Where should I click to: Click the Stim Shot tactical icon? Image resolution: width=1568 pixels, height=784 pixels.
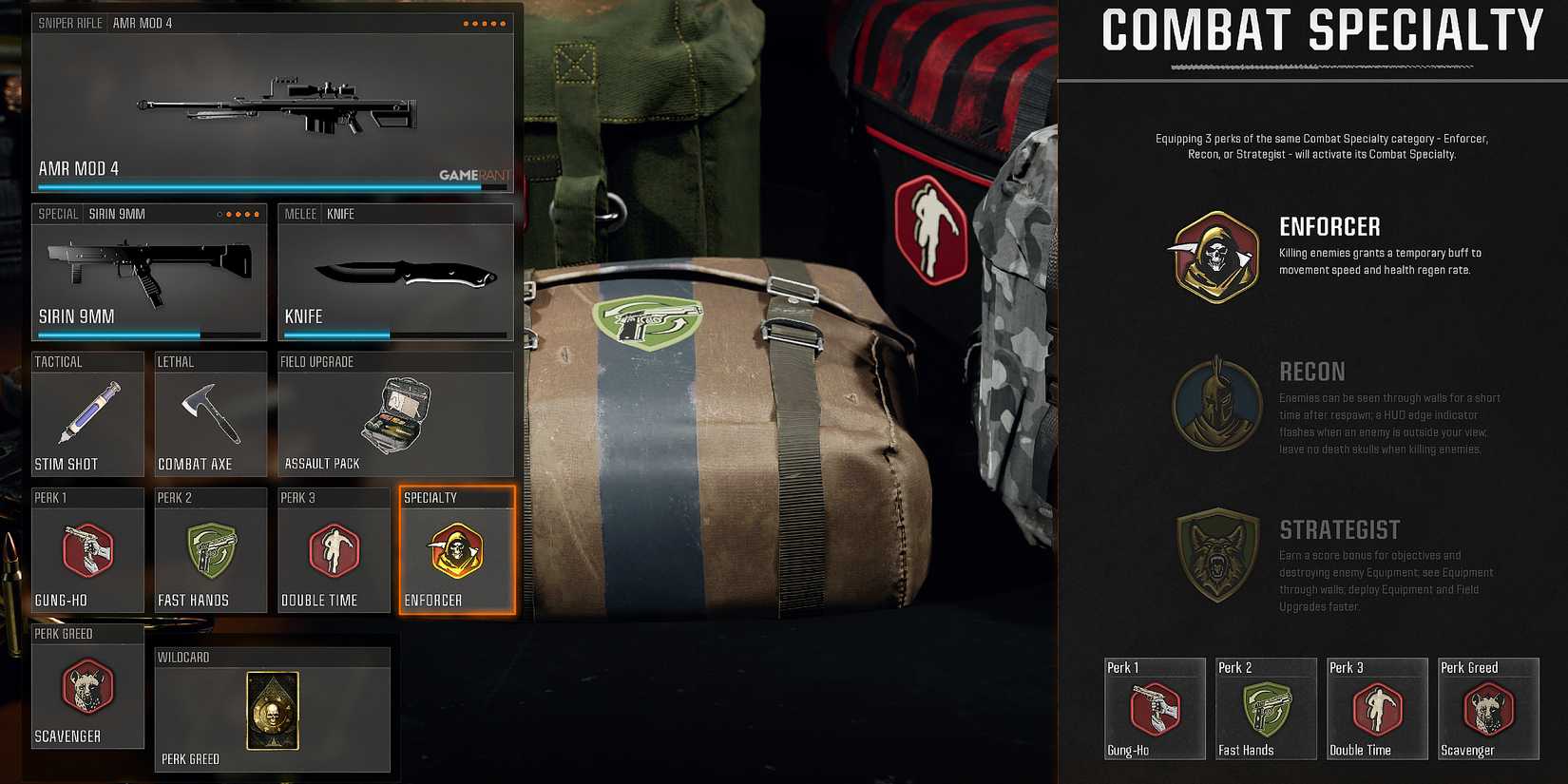click(x=87, y=415)
